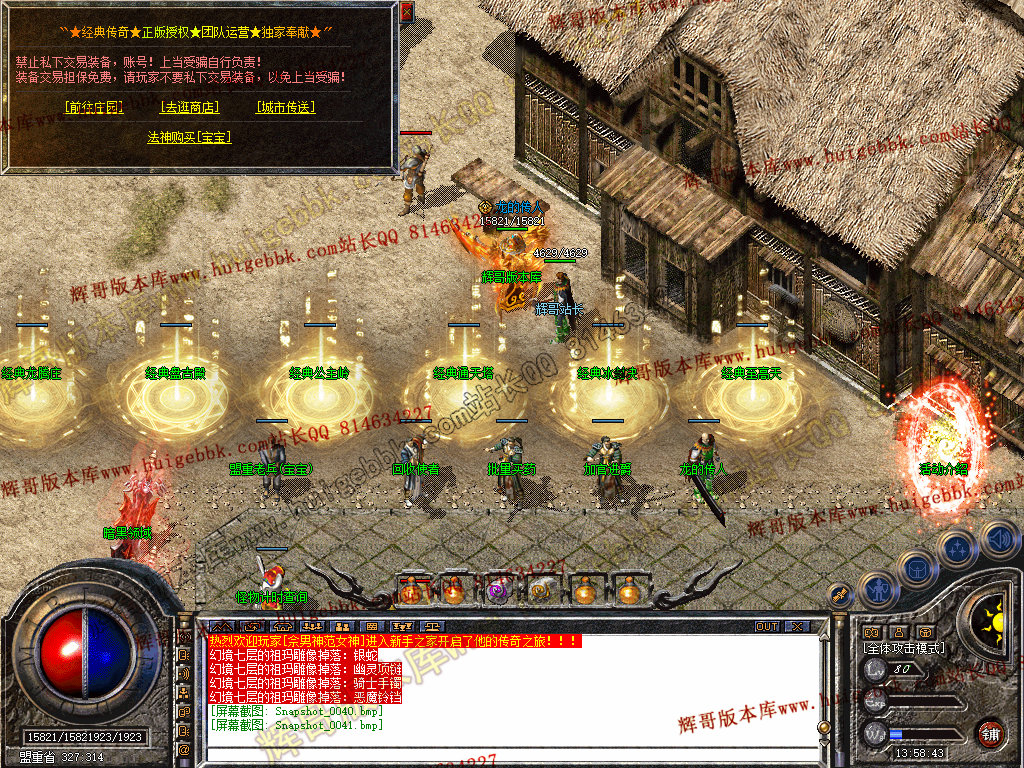Click the speaker sound button
The height and width of the screenshot is (768, 1024).
click(998, 539)
